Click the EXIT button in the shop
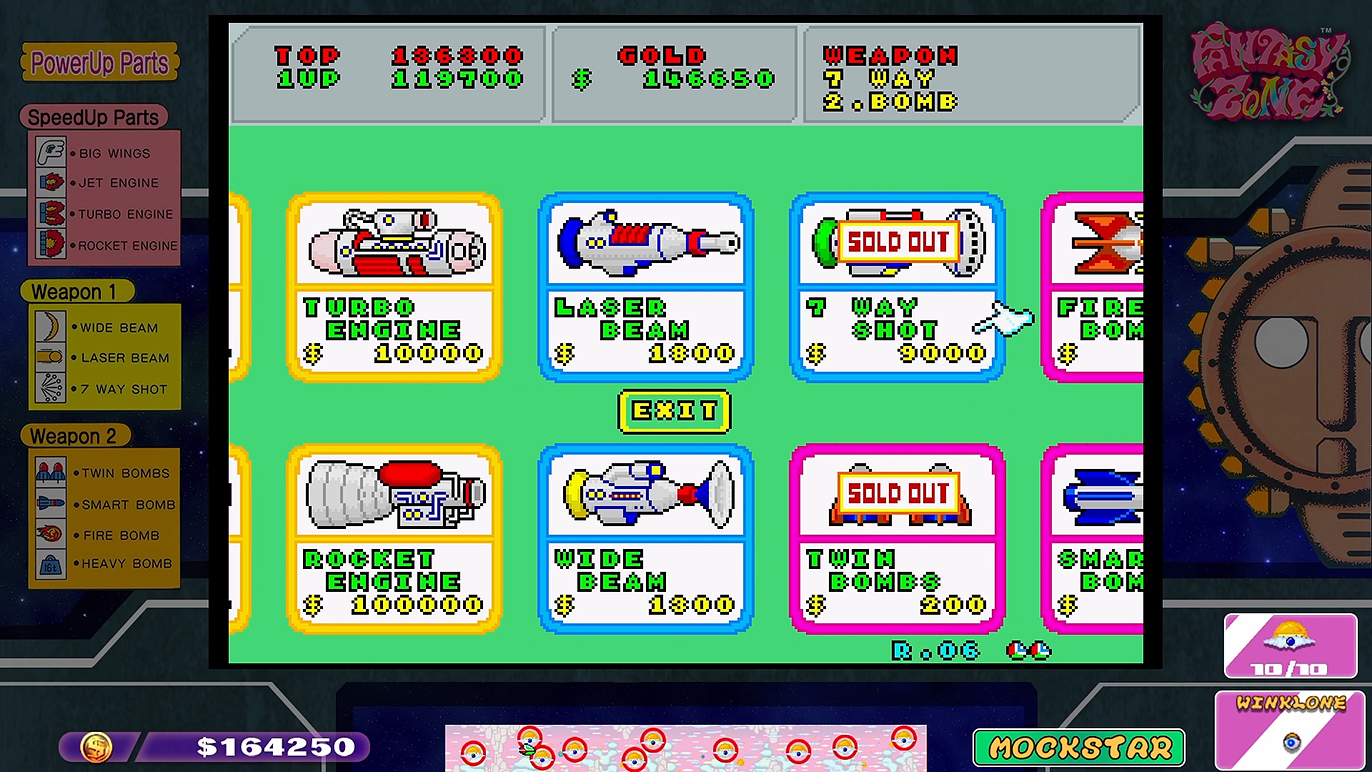The height and width of the screenshot is (772, 1372). pyautogui.click(x=674, y=411)
